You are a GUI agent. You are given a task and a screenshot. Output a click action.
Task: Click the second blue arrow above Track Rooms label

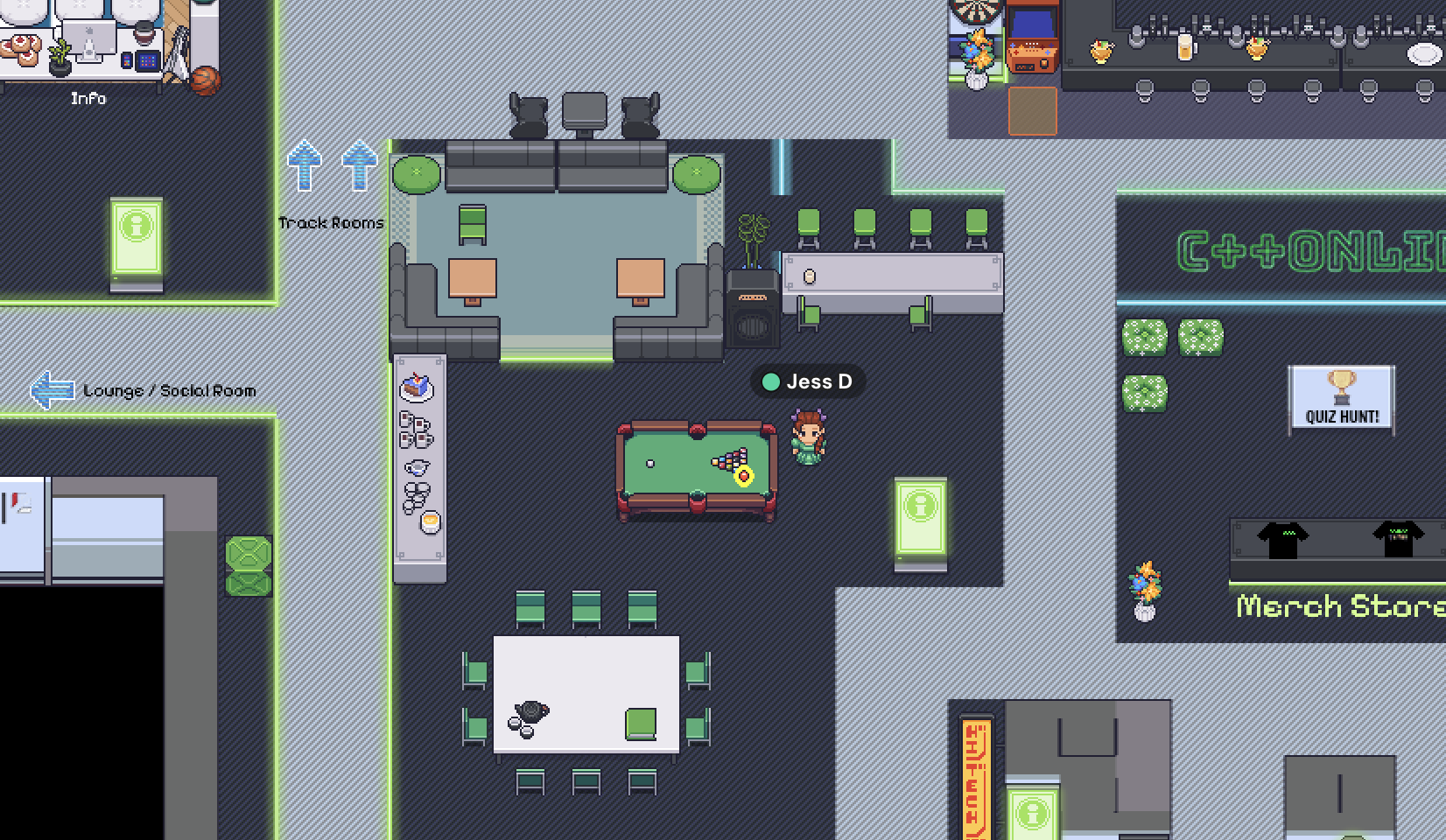(x=358, y=166)
